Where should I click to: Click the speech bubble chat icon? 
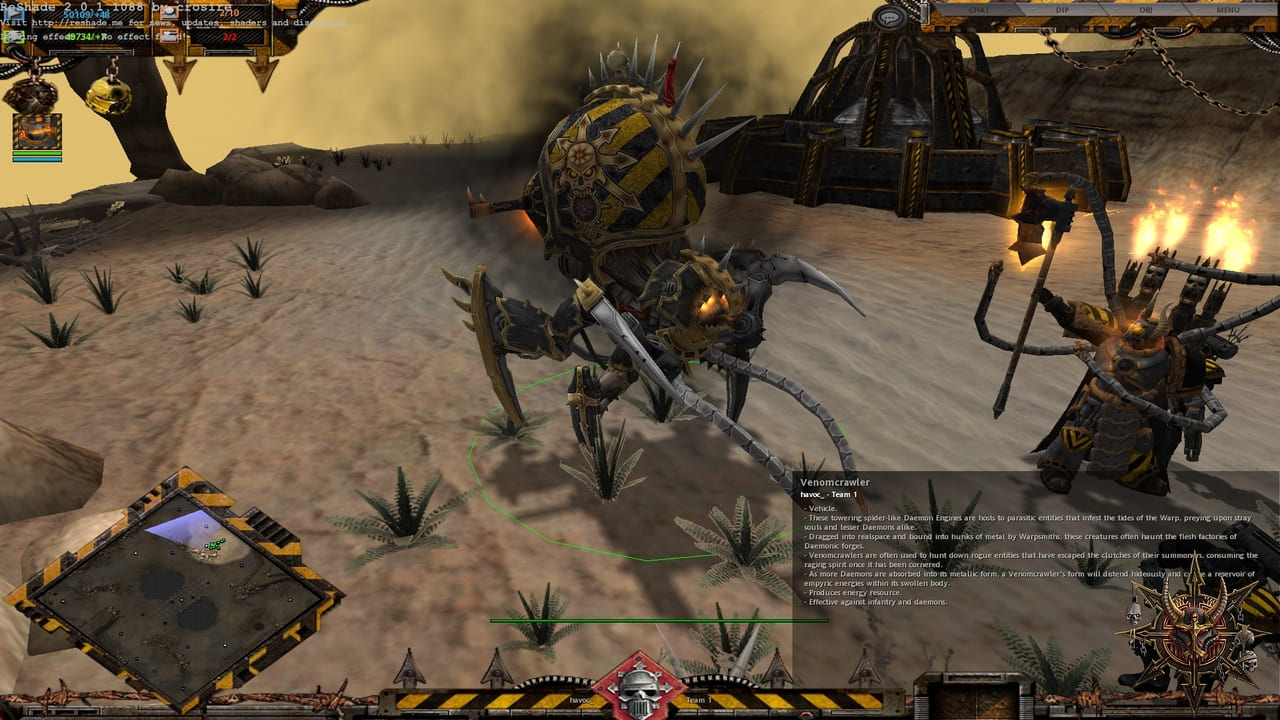(x=888, y=17)
